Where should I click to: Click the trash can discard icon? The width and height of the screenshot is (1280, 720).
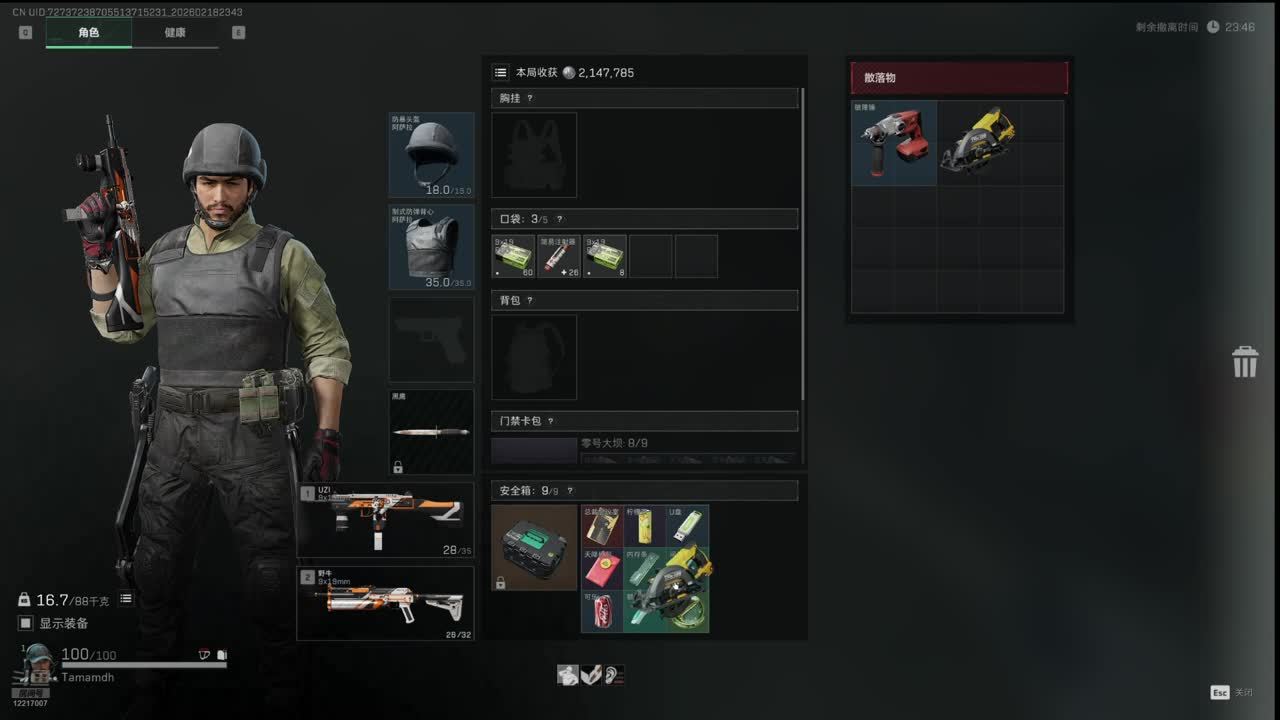pos(1244,362)
